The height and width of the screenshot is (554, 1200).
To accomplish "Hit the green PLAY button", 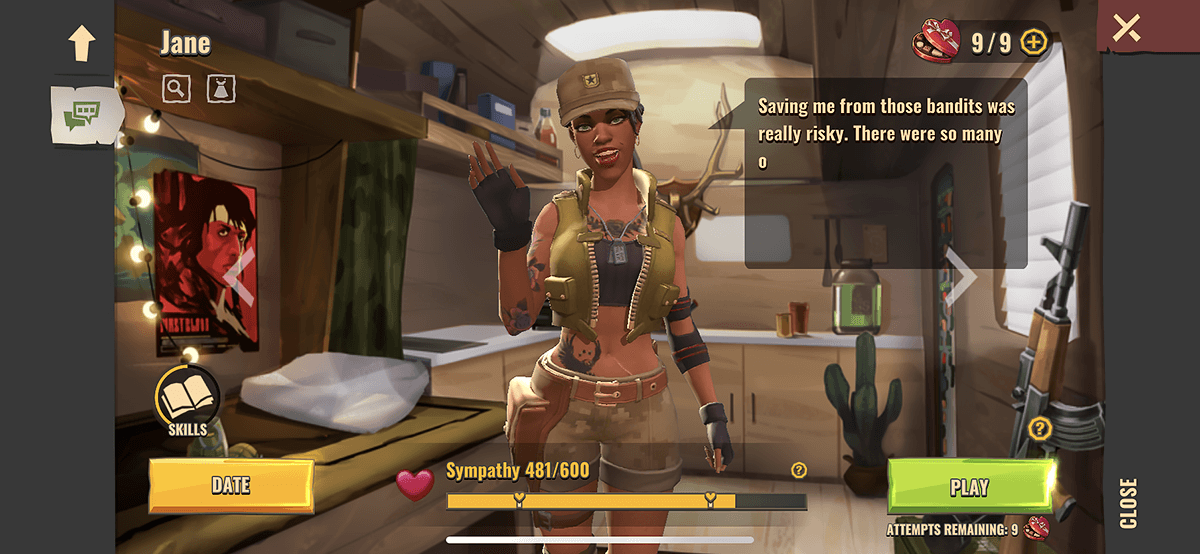I will [x=969, y=487].
